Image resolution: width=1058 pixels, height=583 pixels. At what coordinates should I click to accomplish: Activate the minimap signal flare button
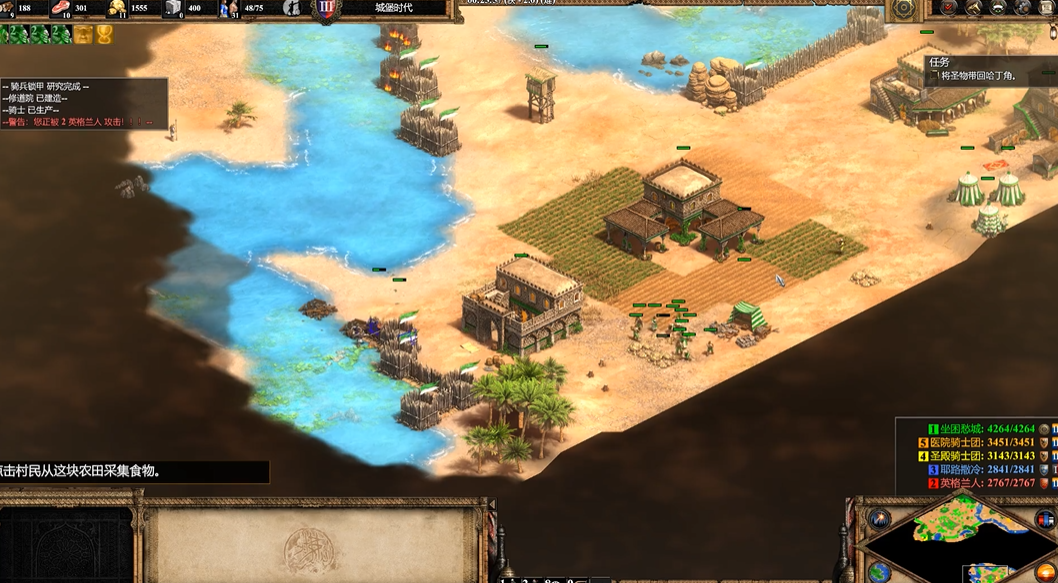tap(880, 518)
